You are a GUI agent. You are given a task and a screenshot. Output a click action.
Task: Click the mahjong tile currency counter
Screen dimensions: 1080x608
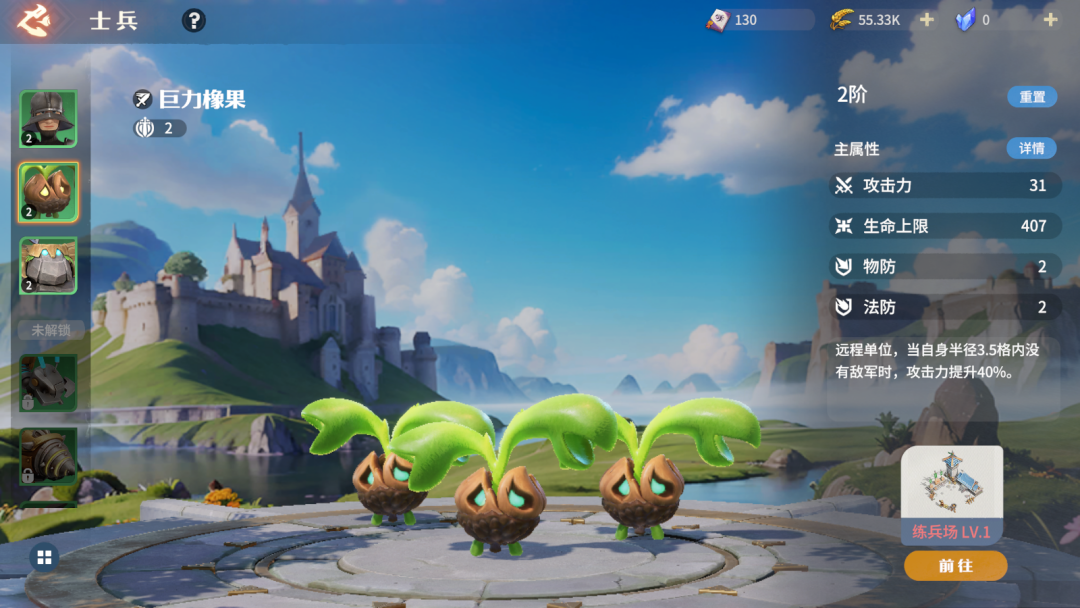point(758,20)
